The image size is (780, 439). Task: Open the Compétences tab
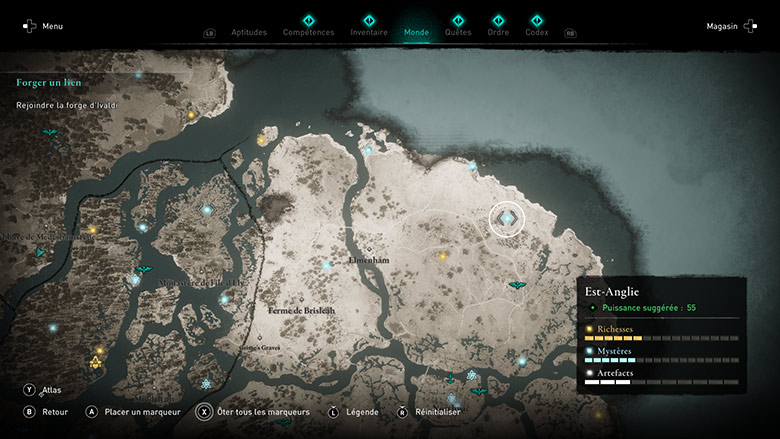tap(309, 32)
